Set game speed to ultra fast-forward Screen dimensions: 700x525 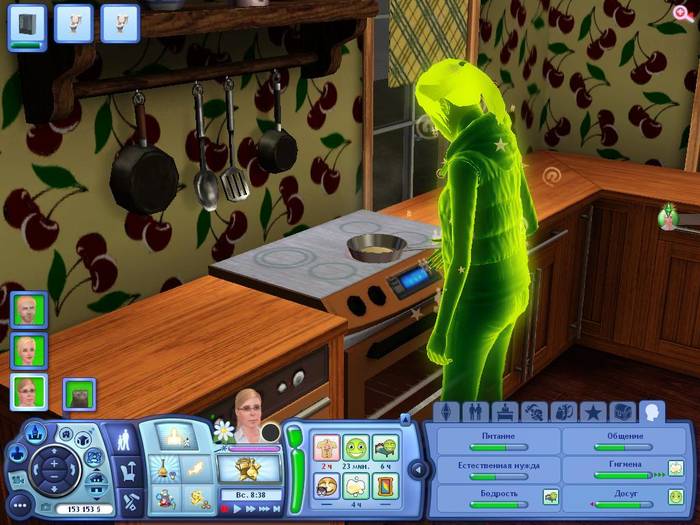tap(264, 509)
